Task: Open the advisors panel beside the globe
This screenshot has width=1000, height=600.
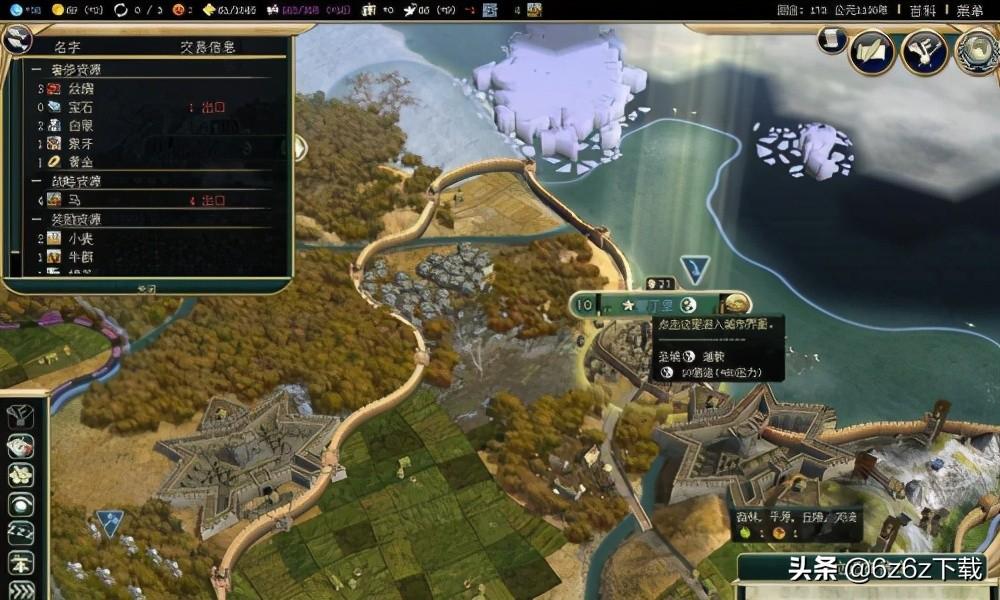Action: pos(923,52)
